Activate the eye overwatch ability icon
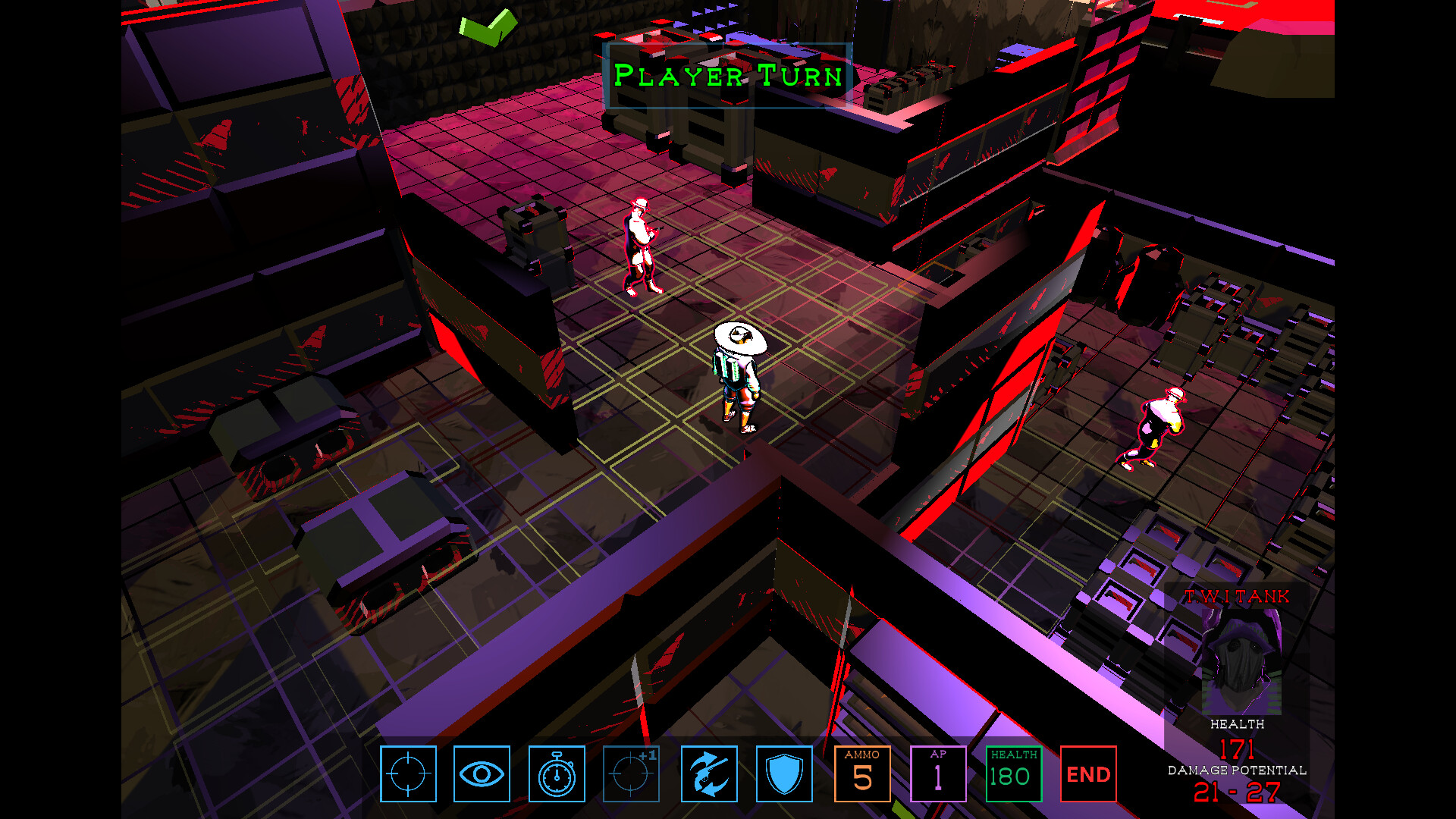This screenshot has width=1456, height=819. point(483,774)
